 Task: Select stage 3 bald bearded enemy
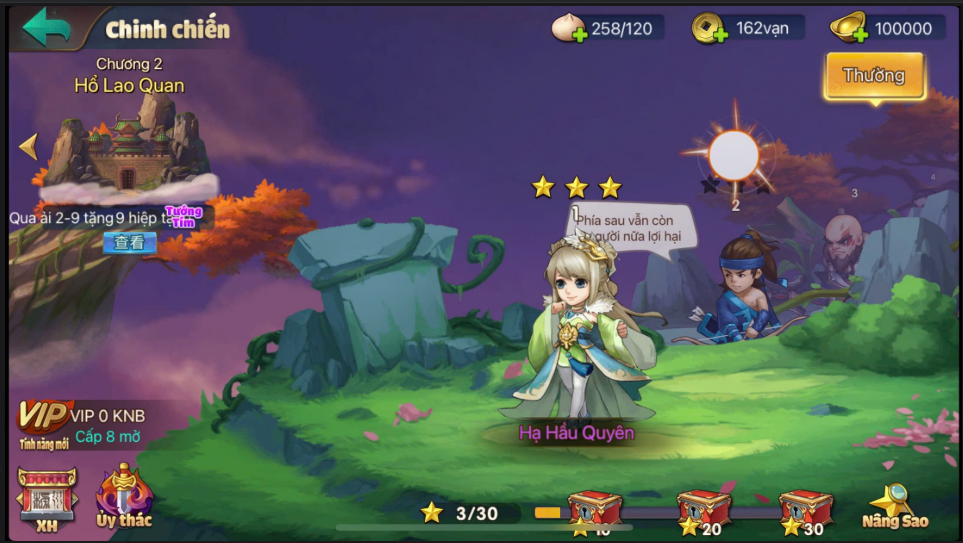[x=843, y=245]
